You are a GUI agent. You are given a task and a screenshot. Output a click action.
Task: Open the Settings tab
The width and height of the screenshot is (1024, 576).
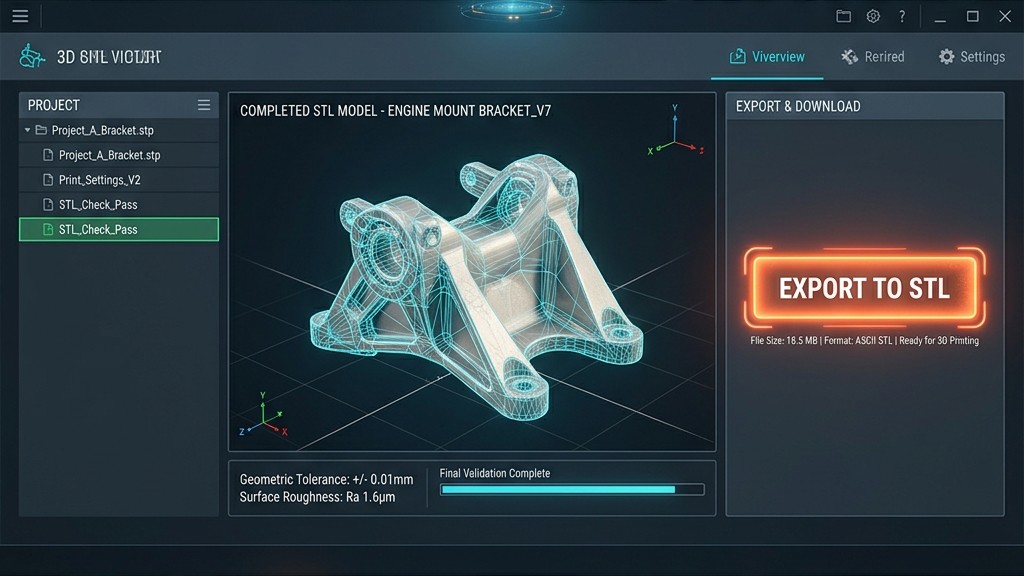971,57
